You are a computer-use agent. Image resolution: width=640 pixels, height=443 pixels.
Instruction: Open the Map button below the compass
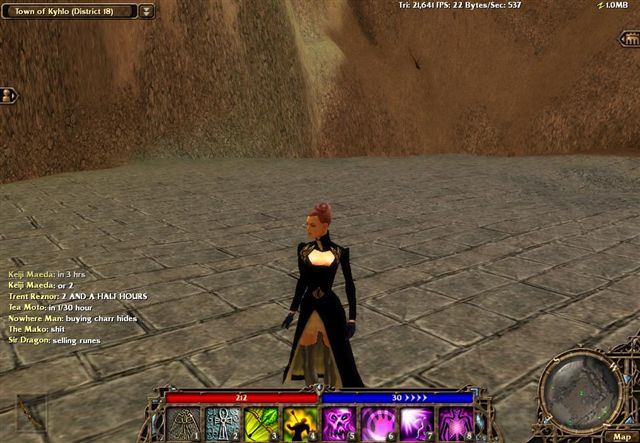[x=621, y=435]
